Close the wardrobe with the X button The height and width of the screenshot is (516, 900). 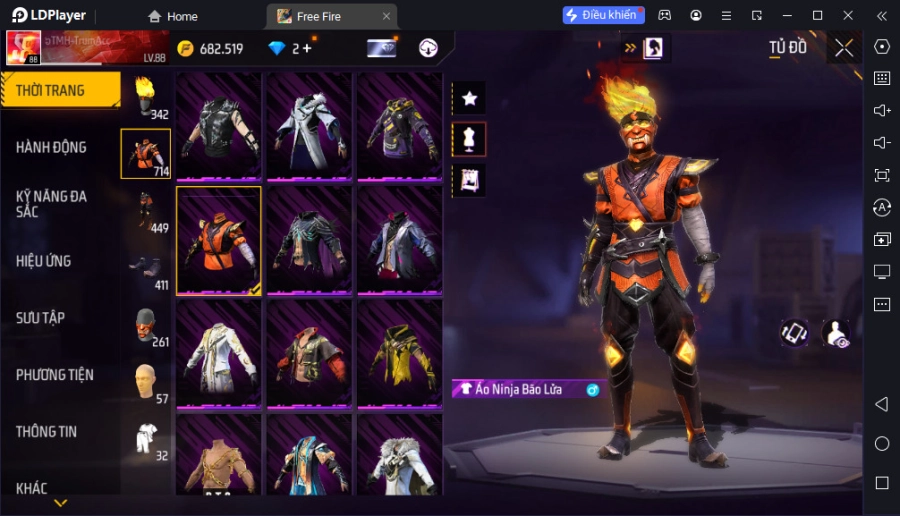point(844,48)
